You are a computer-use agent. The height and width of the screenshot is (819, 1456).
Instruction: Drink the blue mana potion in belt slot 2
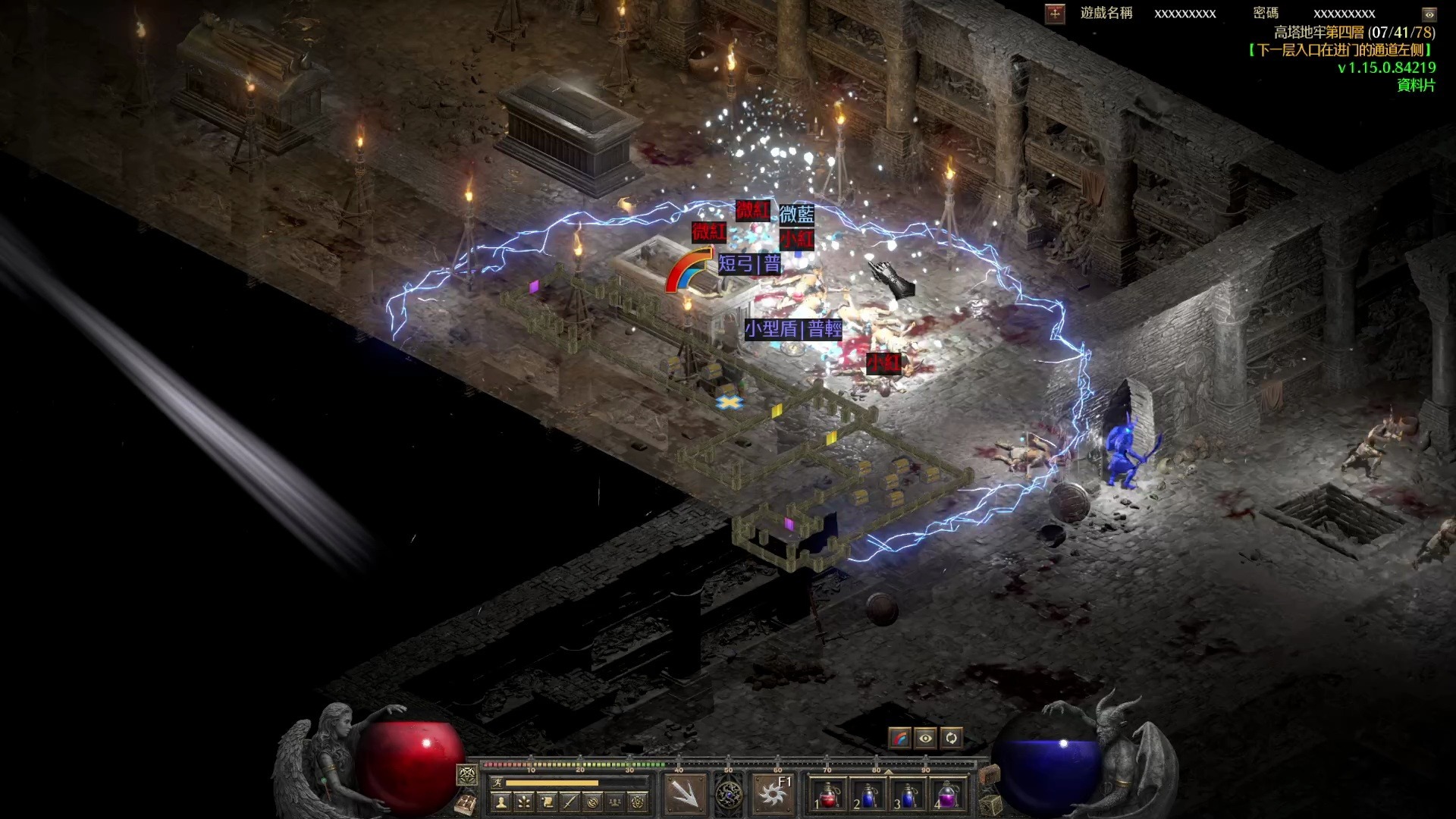click(868, 795)
